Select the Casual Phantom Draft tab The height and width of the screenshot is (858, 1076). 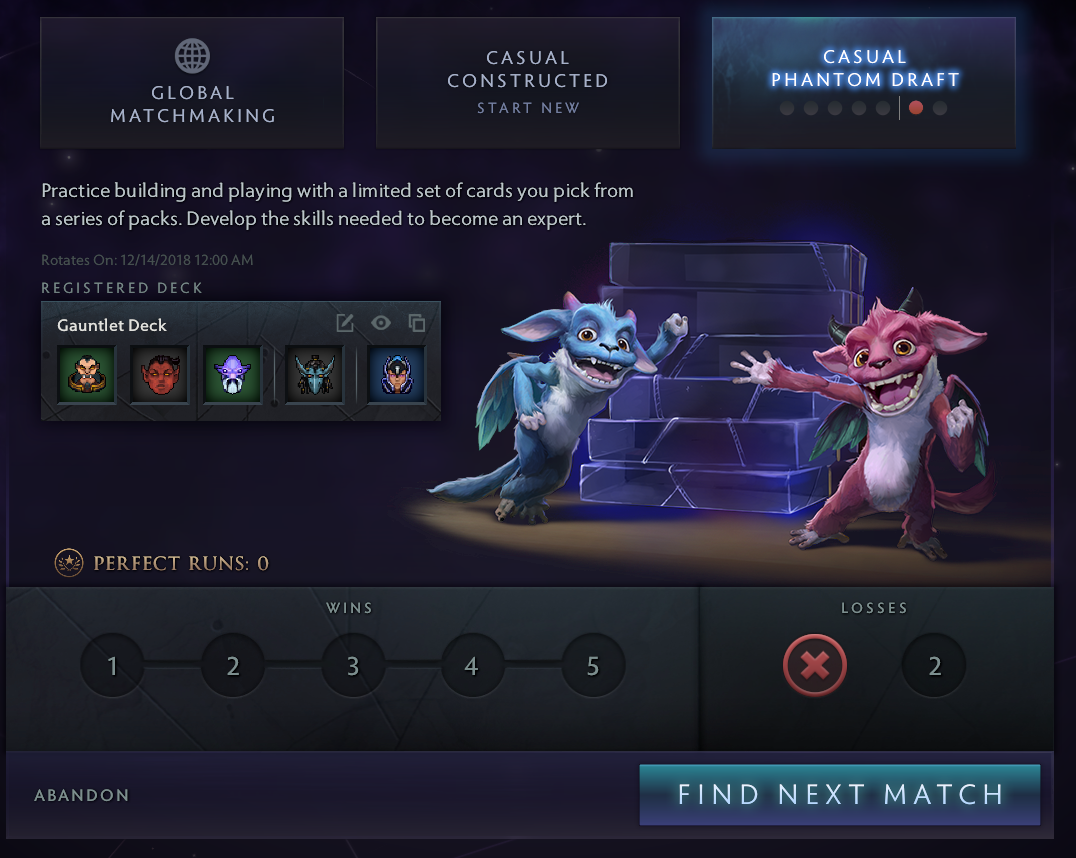pyautogui.click(x=864, y=83)
